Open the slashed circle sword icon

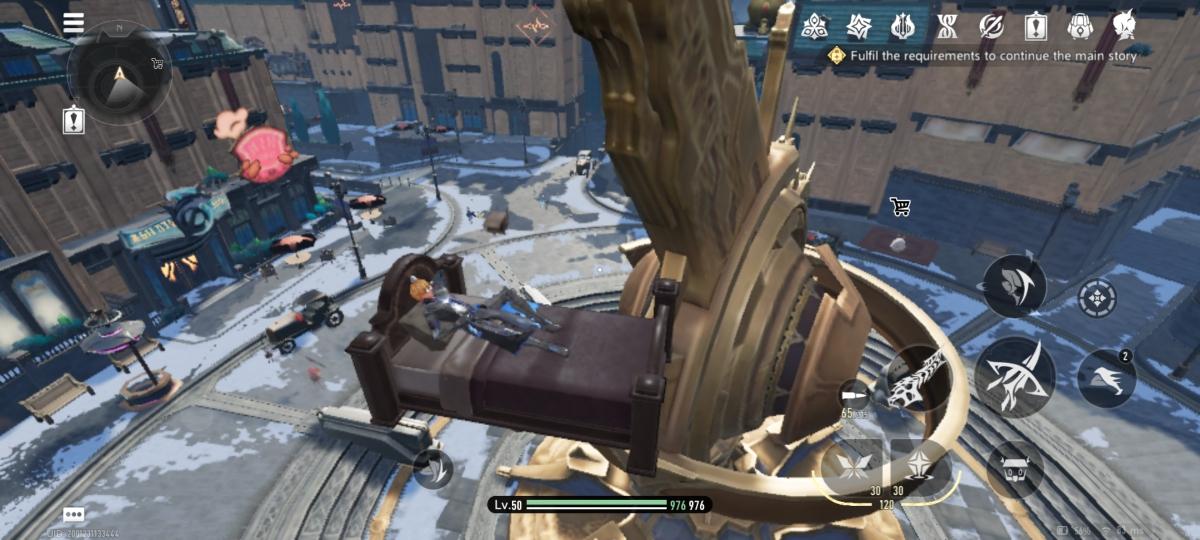[x=991, y=26]
